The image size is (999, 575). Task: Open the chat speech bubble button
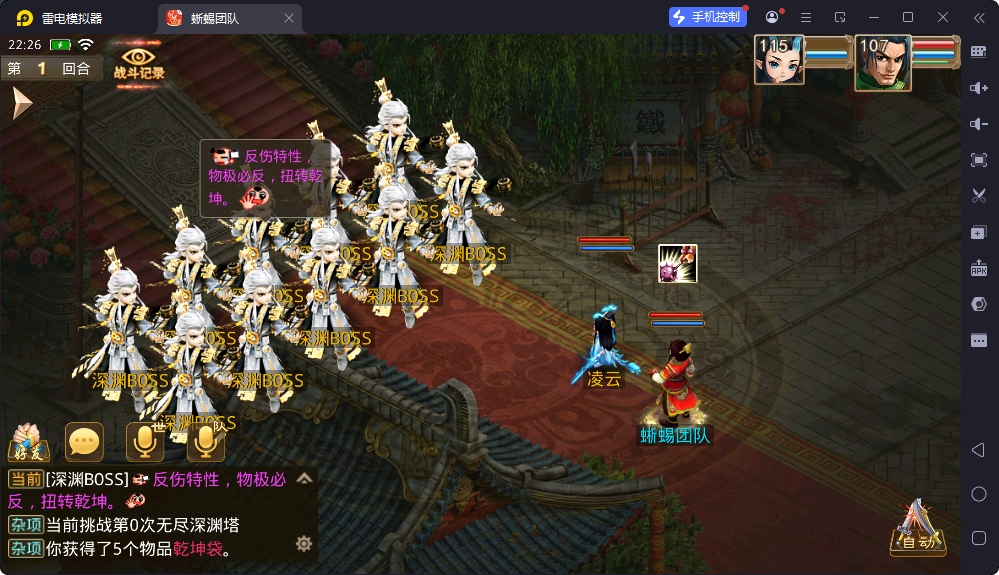pos(84,442)
